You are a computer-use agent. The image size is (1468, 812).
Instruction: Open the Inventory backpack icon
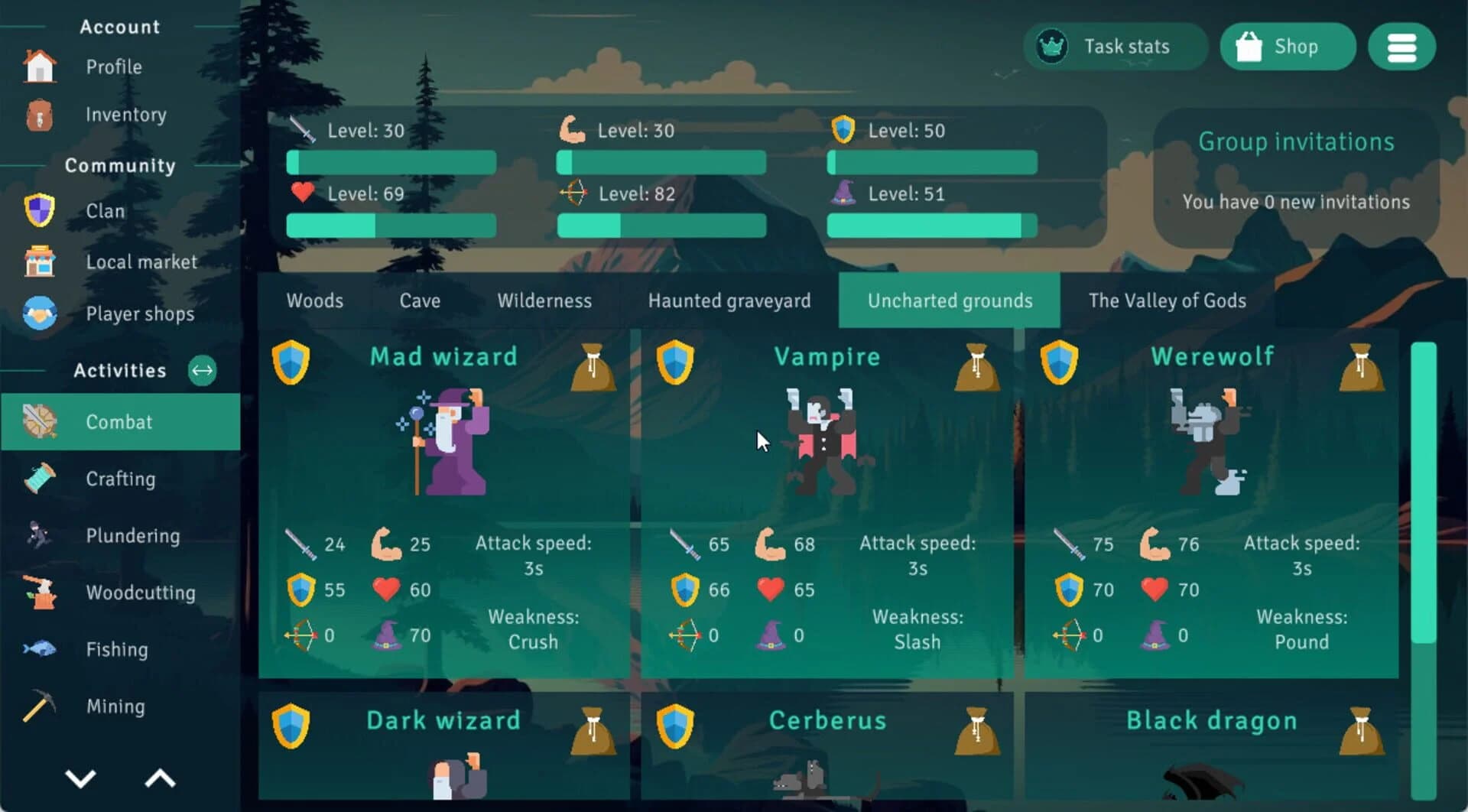(x=40, y=115)
